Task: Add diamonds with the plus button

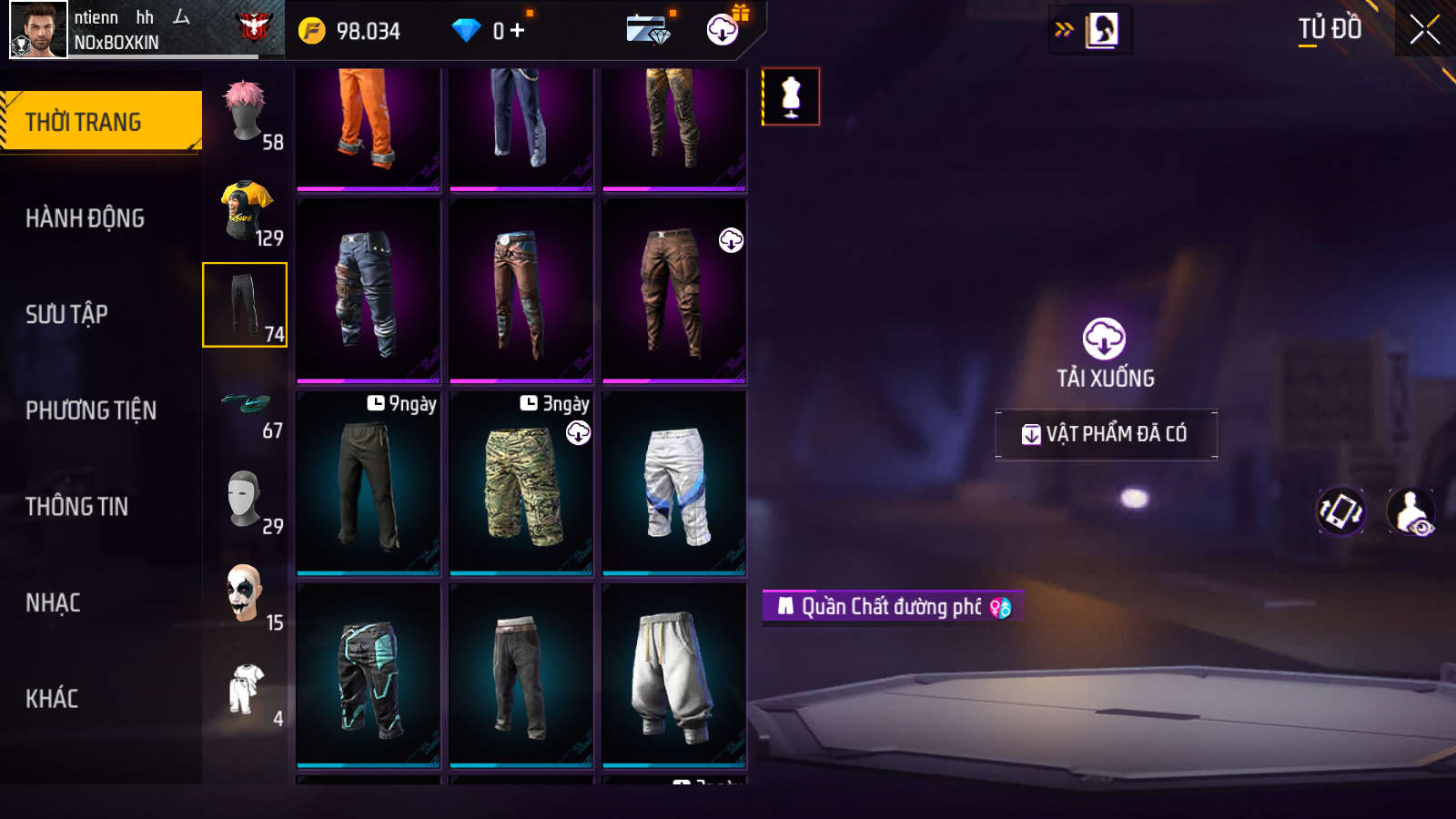Action: click(x=518, y=31)
